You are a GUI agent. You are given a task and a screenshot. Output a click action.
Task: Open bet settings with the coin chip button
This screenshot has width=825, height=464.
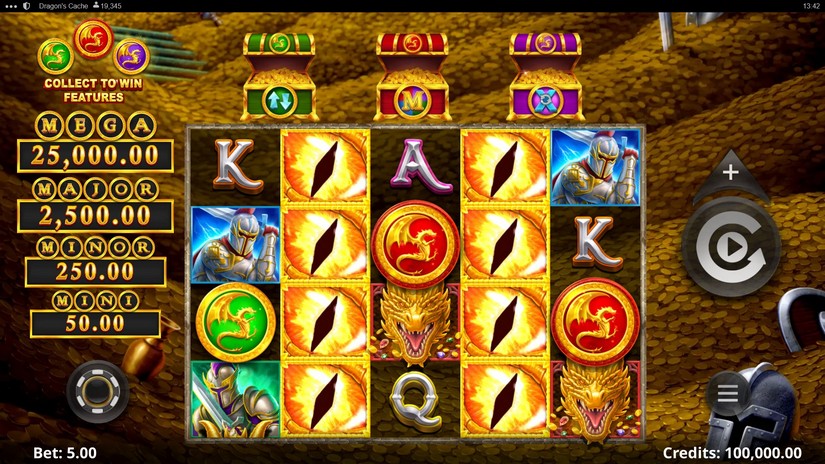(97, 391)
